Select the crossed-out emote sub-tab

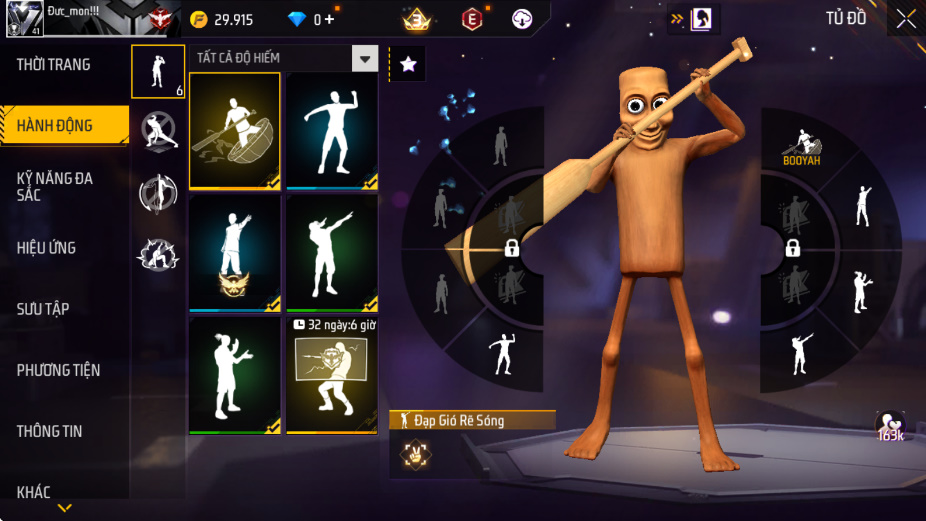click(158, 131)
